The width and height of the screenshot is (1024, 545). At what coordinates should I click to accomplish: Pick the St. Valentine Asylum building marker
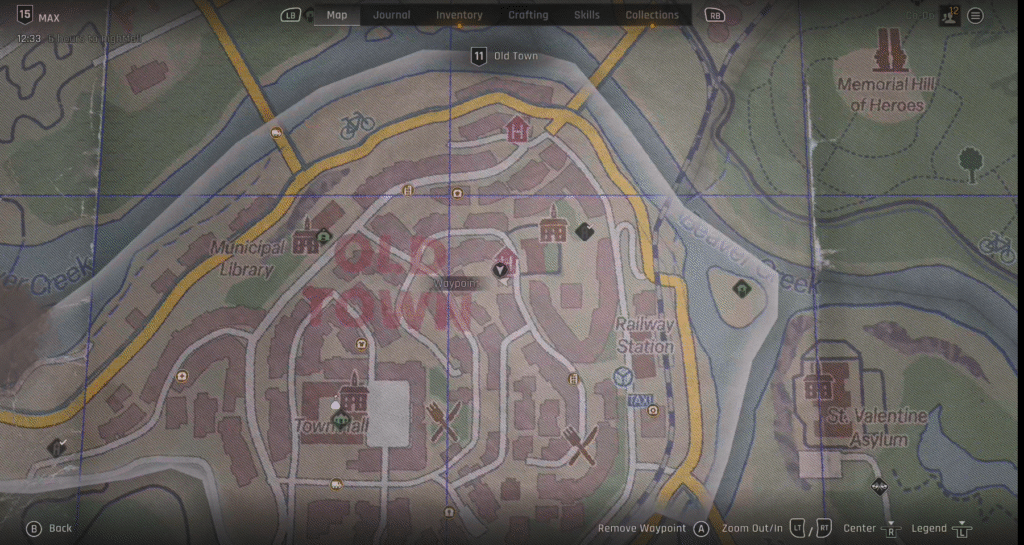click(x=819, y=385)
